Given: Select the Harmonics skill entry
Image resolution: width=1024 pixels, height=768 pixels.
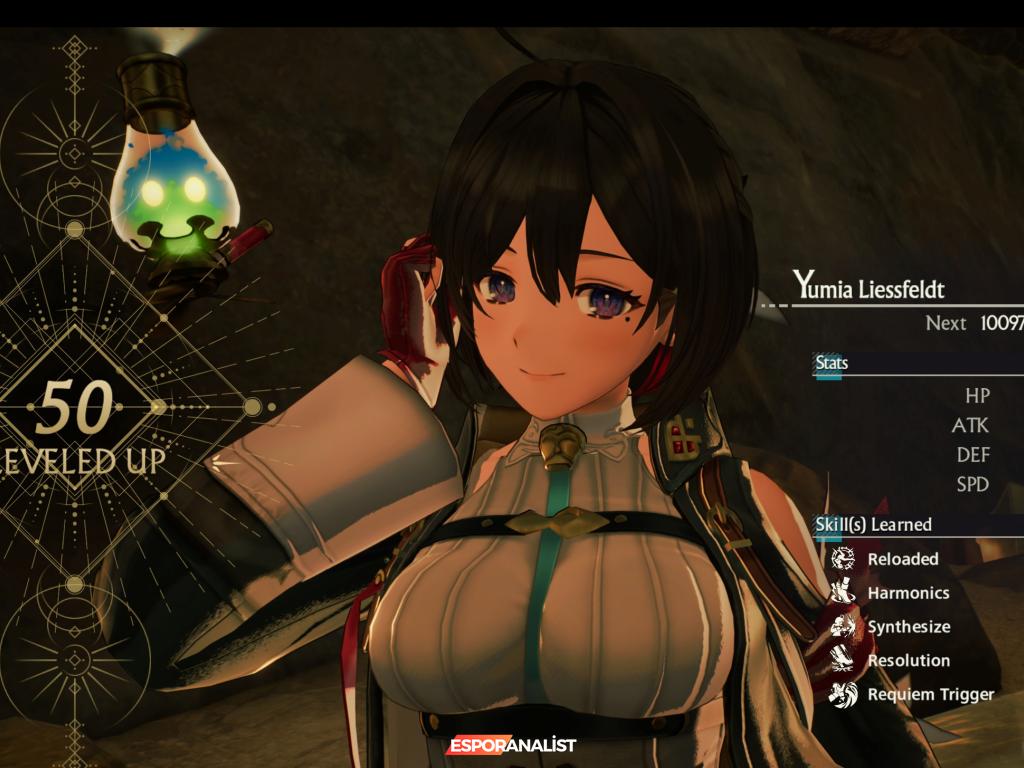Looking at the screenshot, I should coord(907,593).
